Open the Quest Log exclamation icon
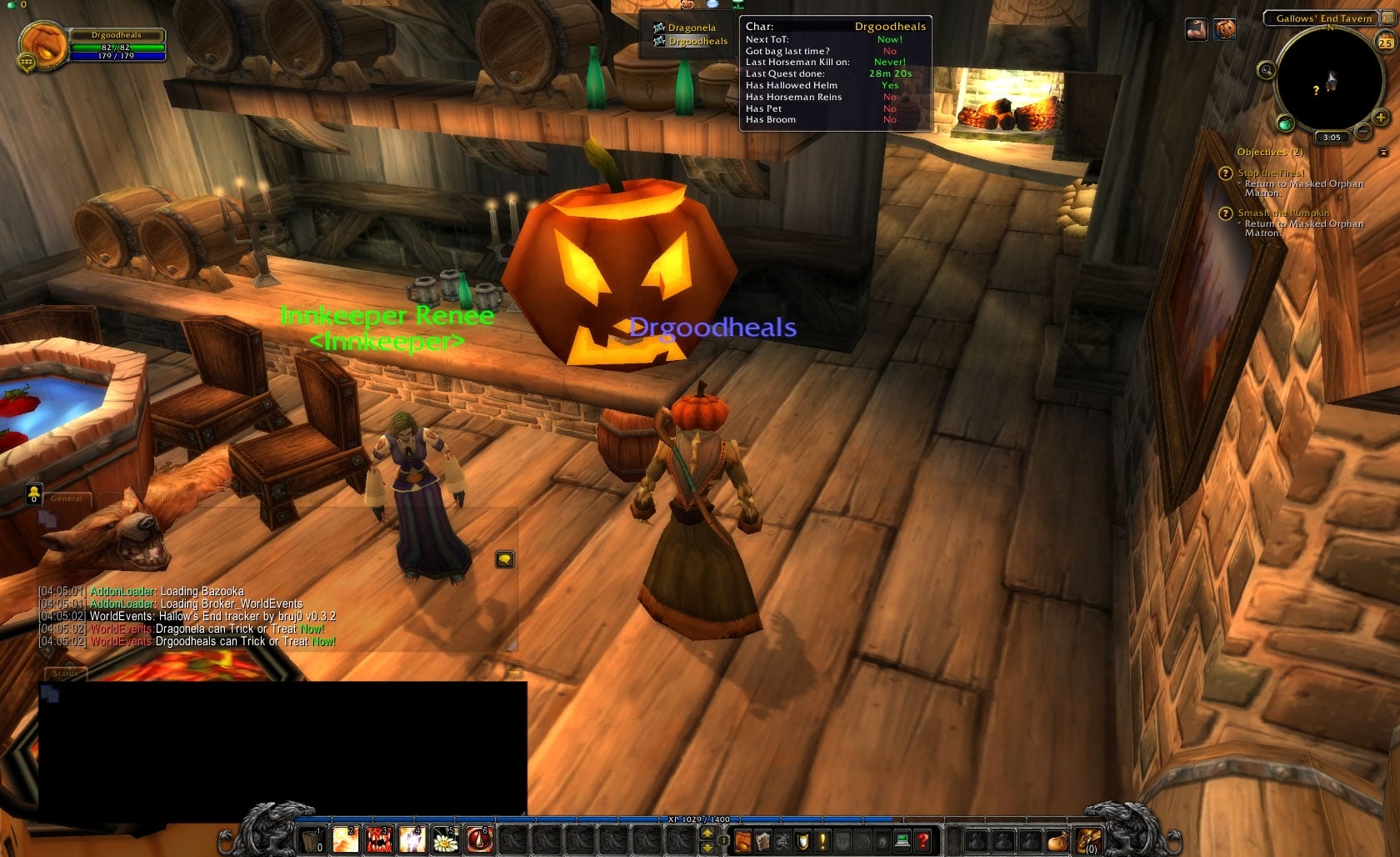 [822, 840]
